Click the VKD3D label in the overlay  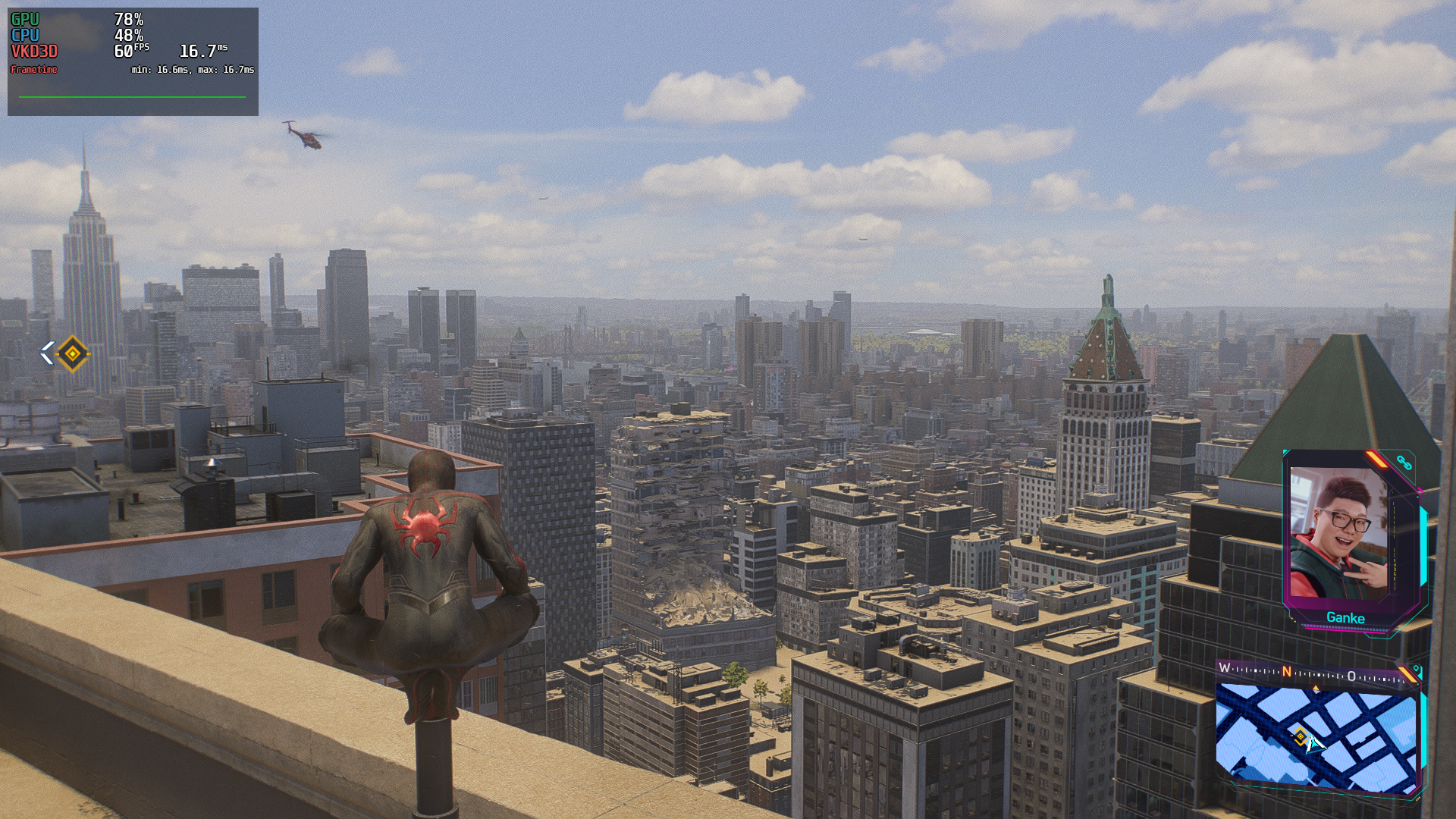[x=34, y=52]
